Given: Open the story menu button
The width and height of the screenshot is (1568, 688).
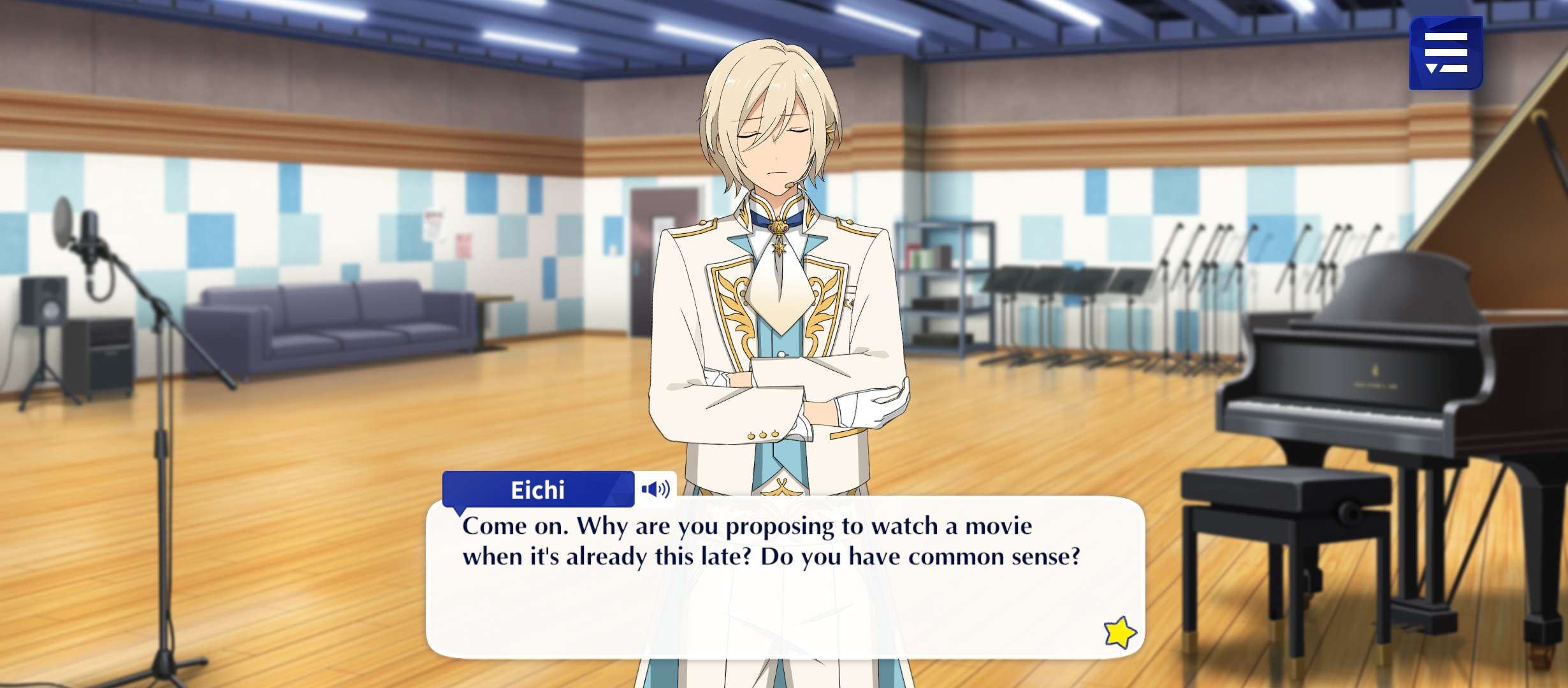Looking at the screenshot, I should pos(1446,53).
